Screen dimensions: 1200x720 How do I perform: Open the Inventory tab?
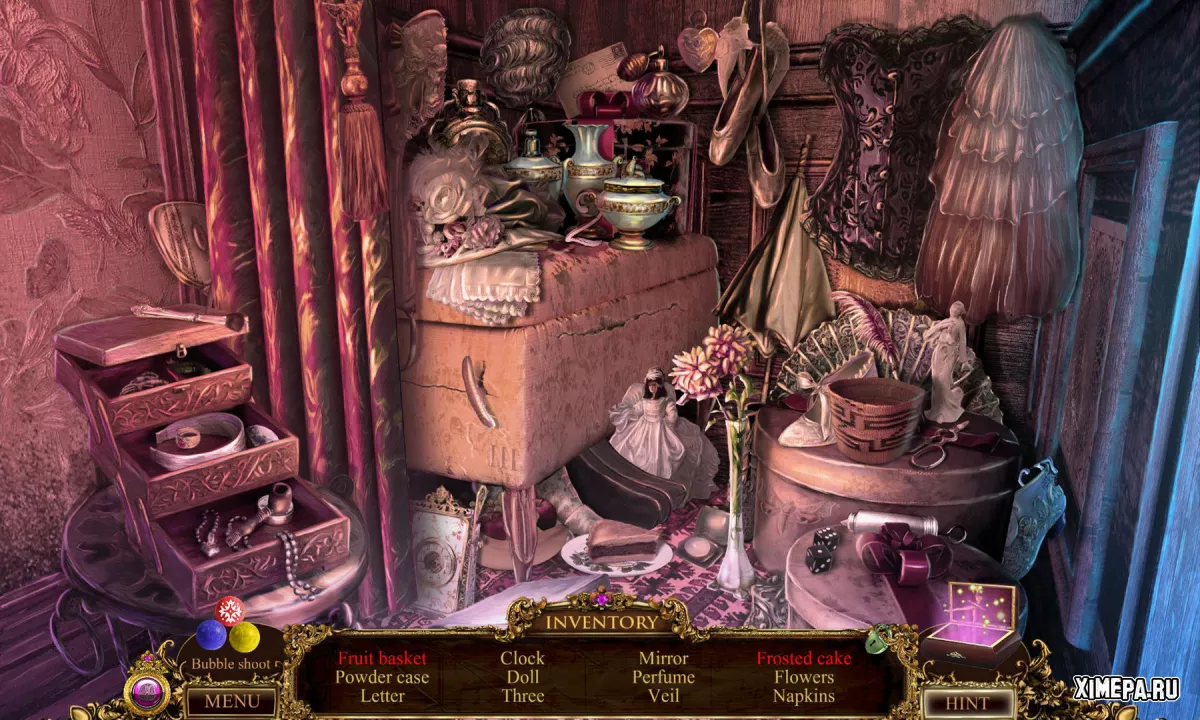pyautogui.click(x=601, y=622)
